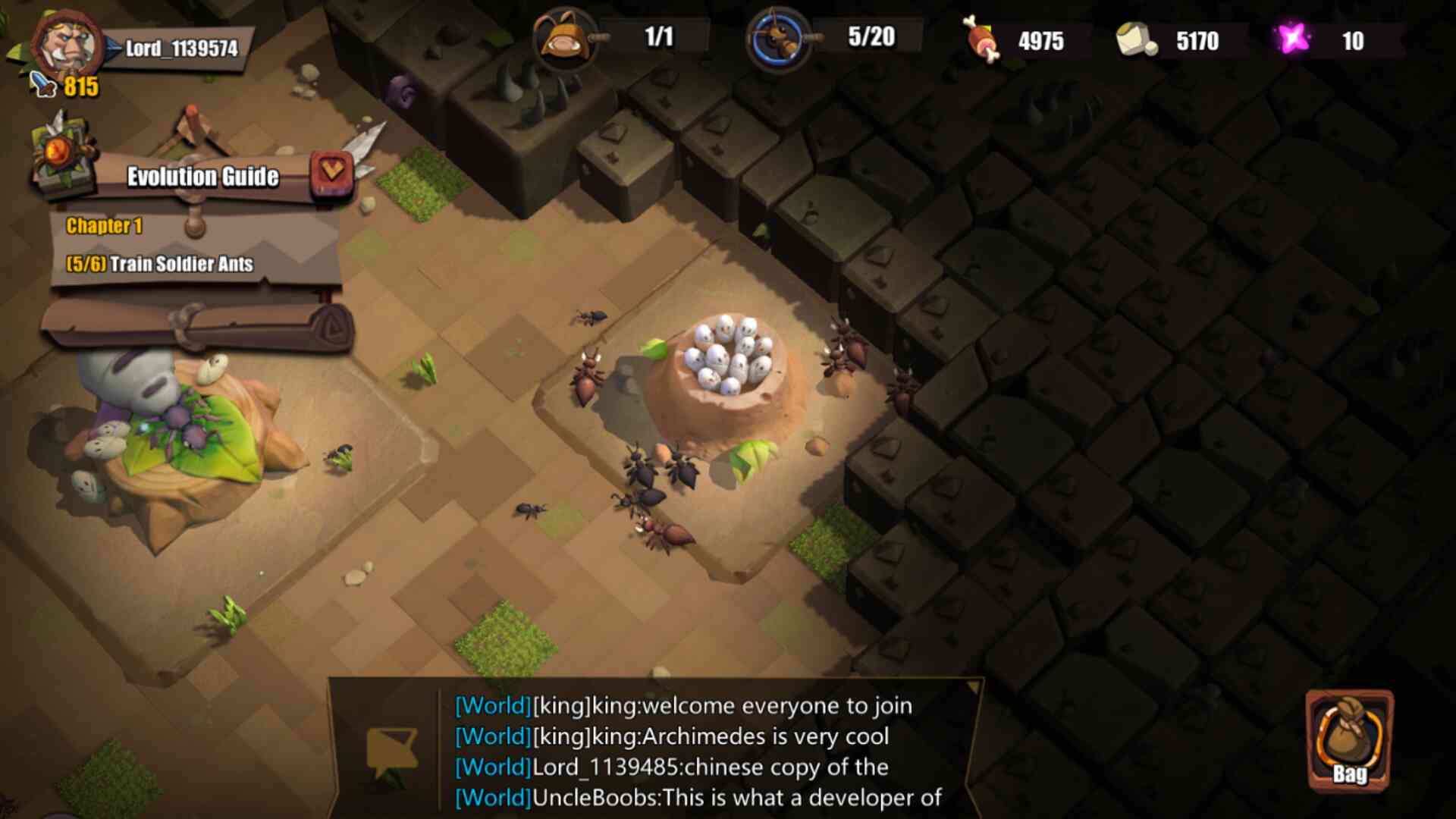1456x819 pixels.
Task: Collapse the Evolution Guide dropdown arrow
Action: pyautogui.click(x=331, y=171)
